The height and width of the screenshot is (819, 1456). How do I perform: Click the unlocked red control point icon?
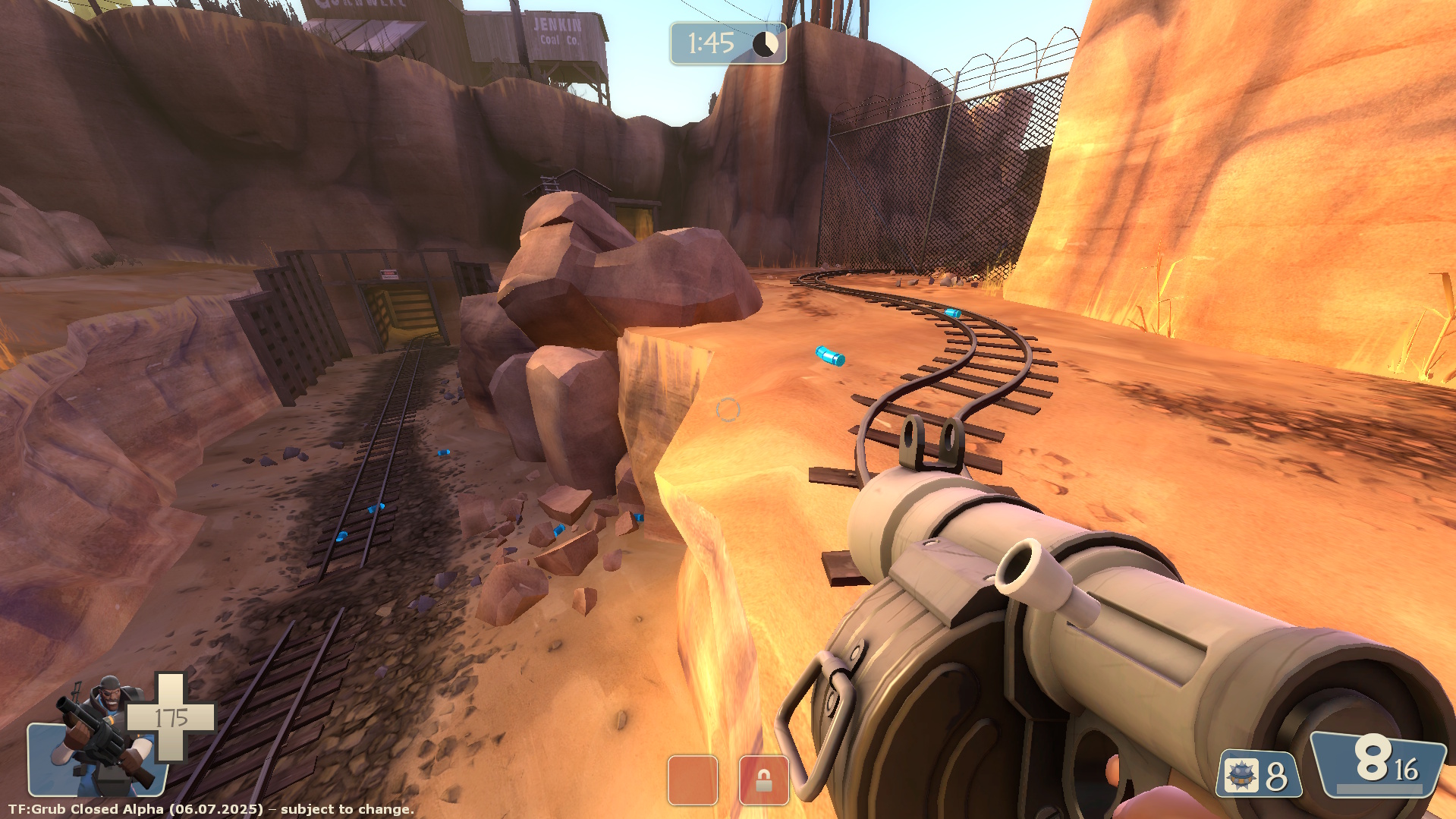point(693,780)
